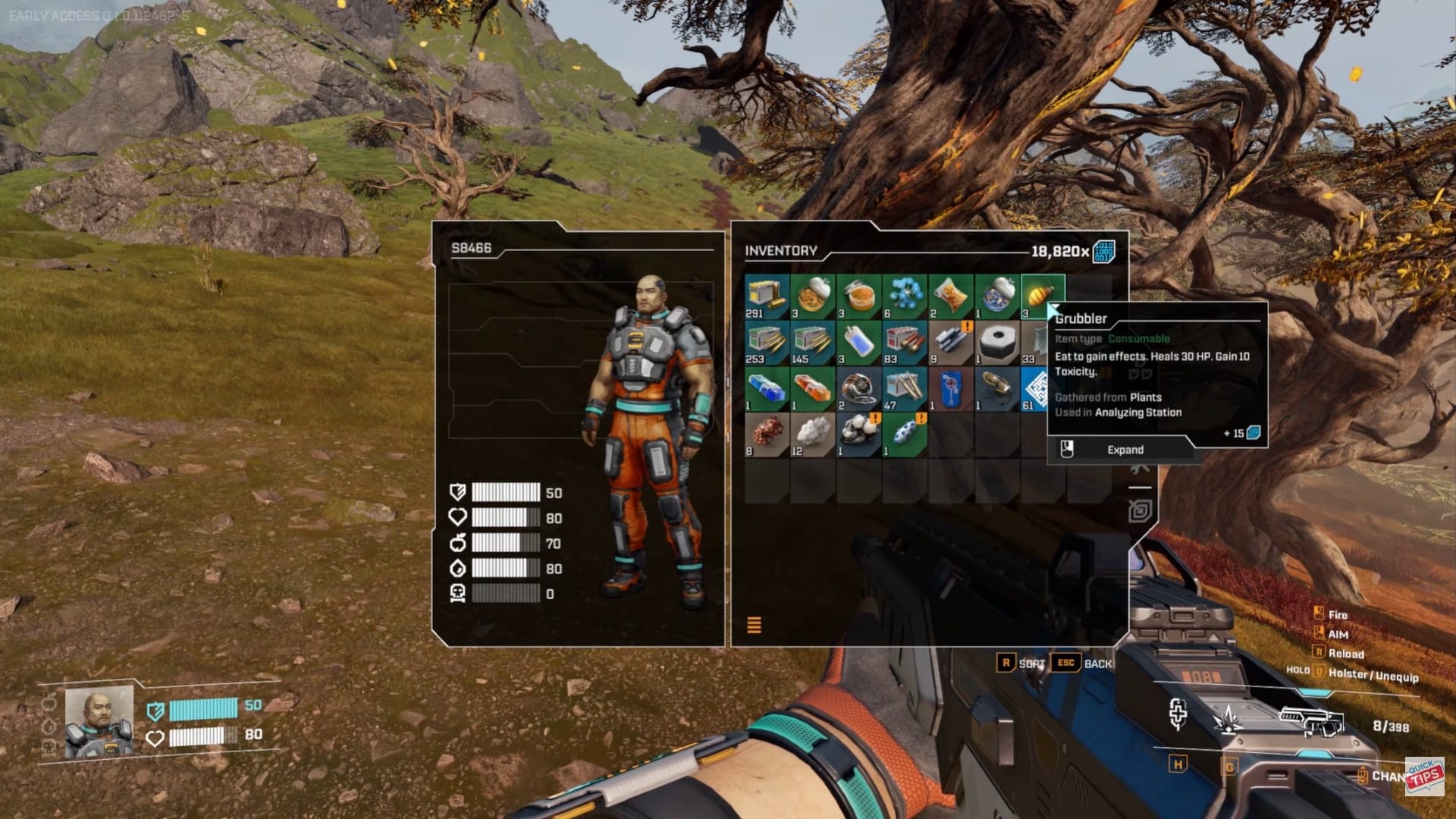This screenshot has height=819, width=1456.
Task: Expand the Grubbler item tooltip
Action: click(x=1124, y=450)
